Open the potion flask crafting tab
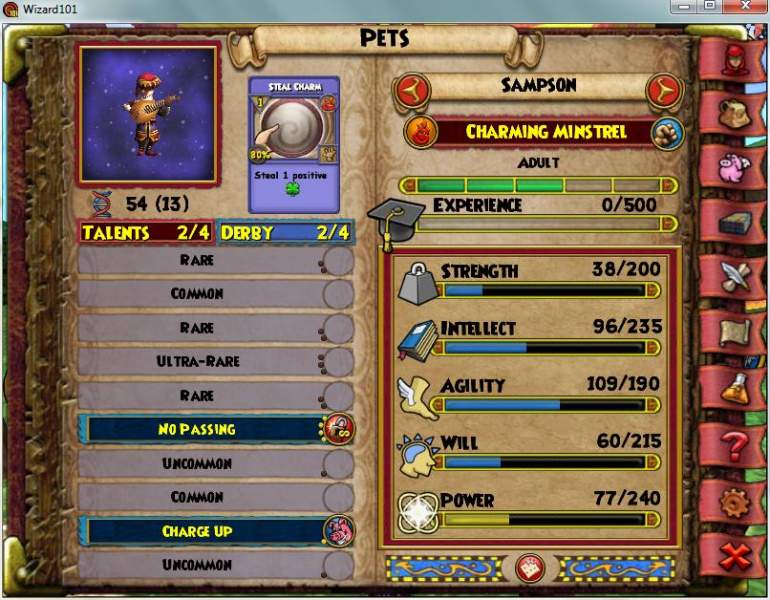770x600 pixels. [735, 385]
